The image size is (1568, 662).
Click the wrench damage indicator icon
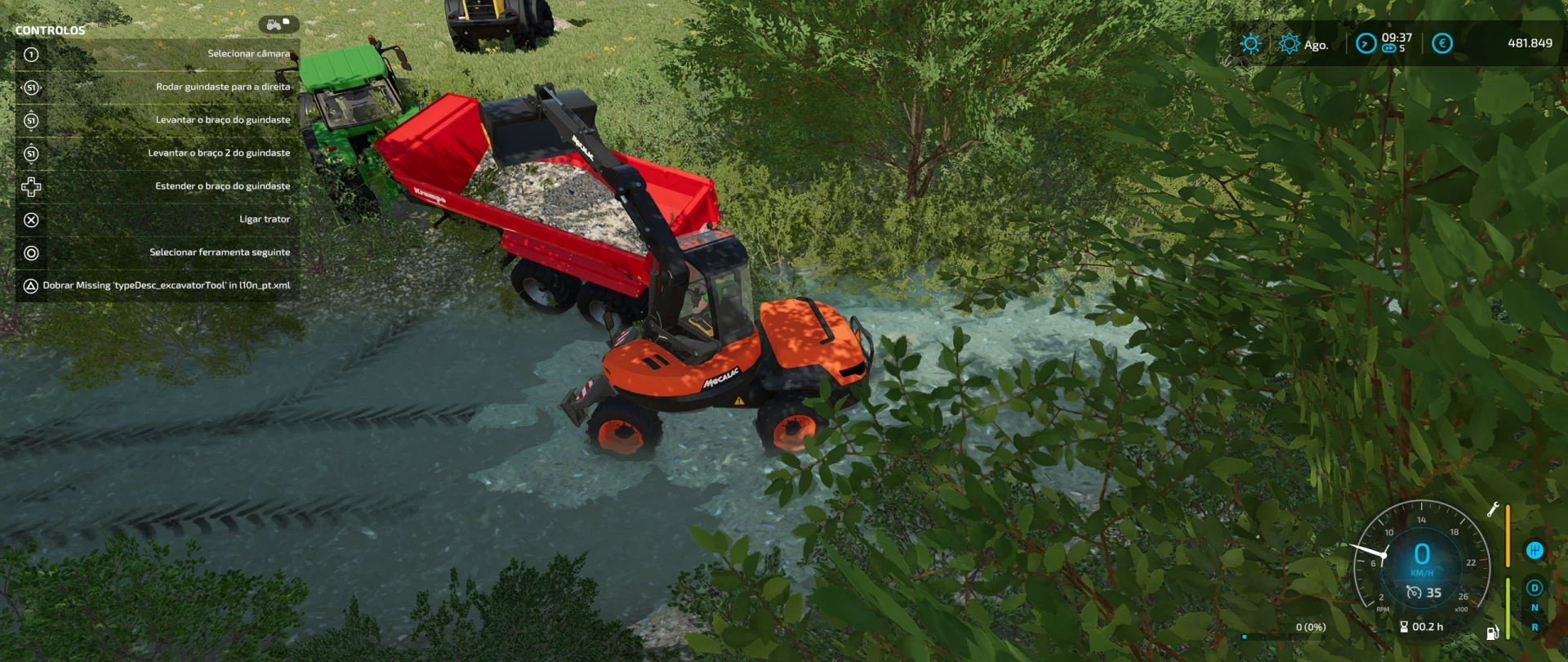pos(1493,509)
